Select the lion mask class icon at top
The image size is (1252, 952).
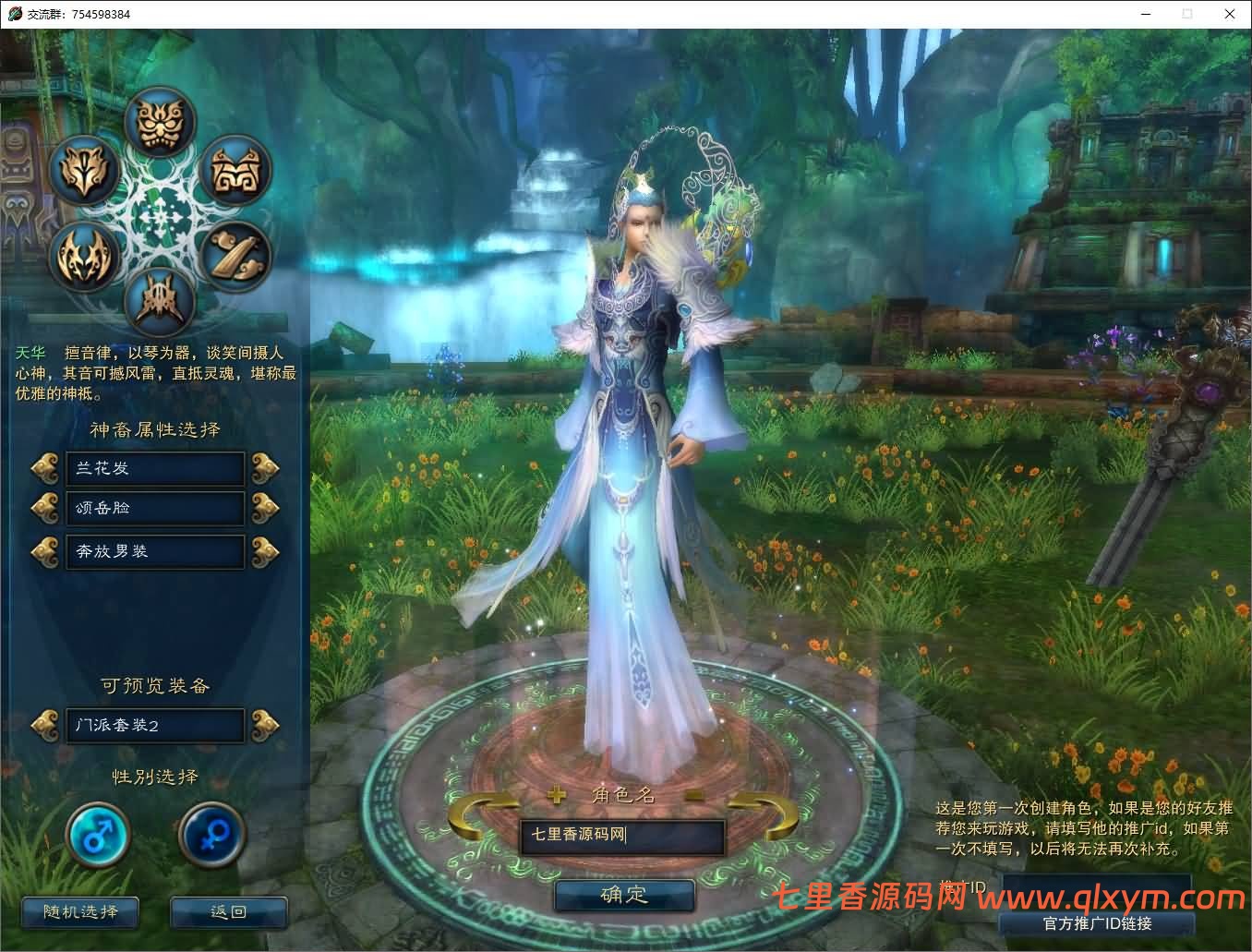159,123
